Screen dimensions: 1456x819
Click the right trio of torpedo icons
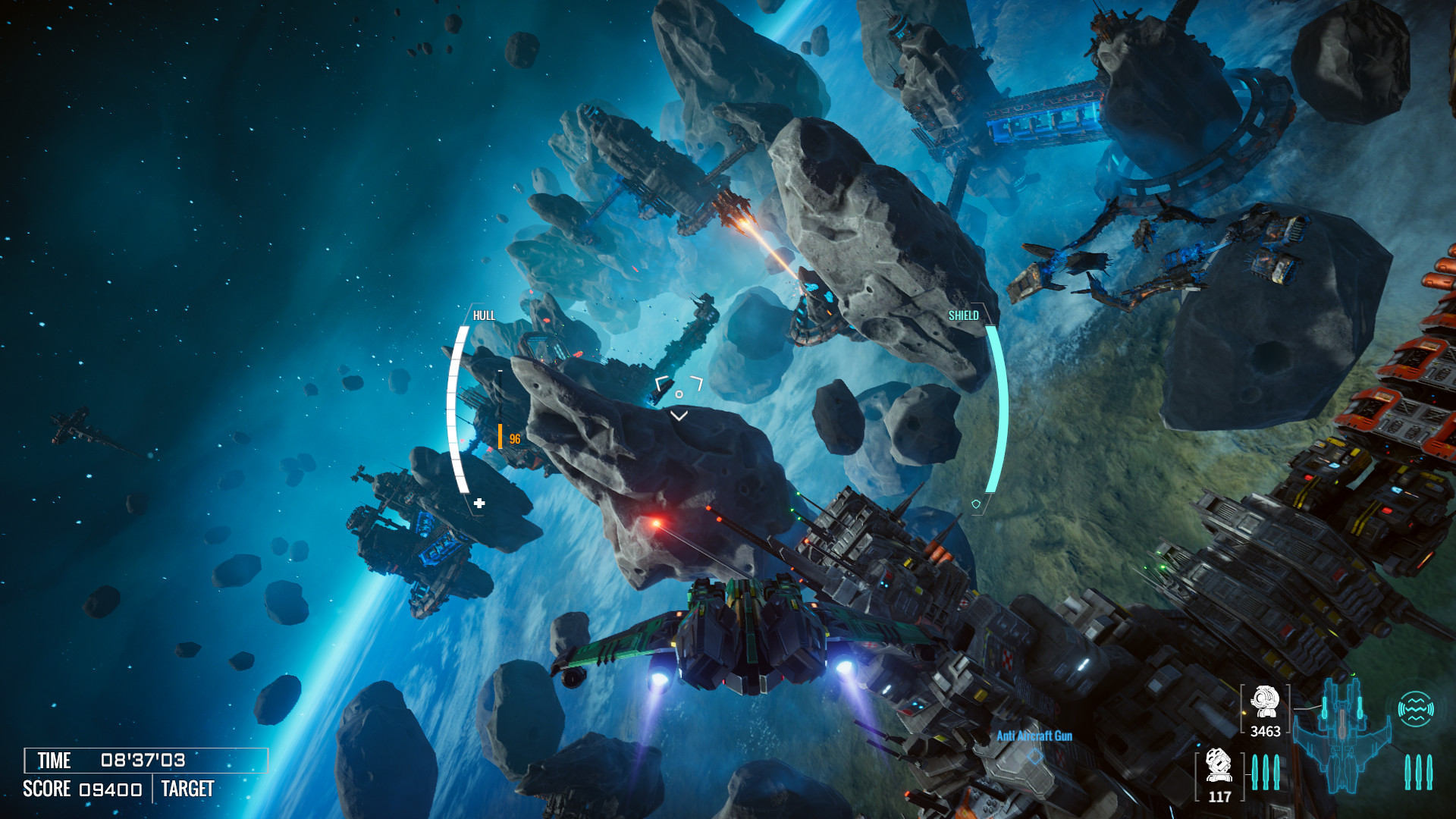1420,772
